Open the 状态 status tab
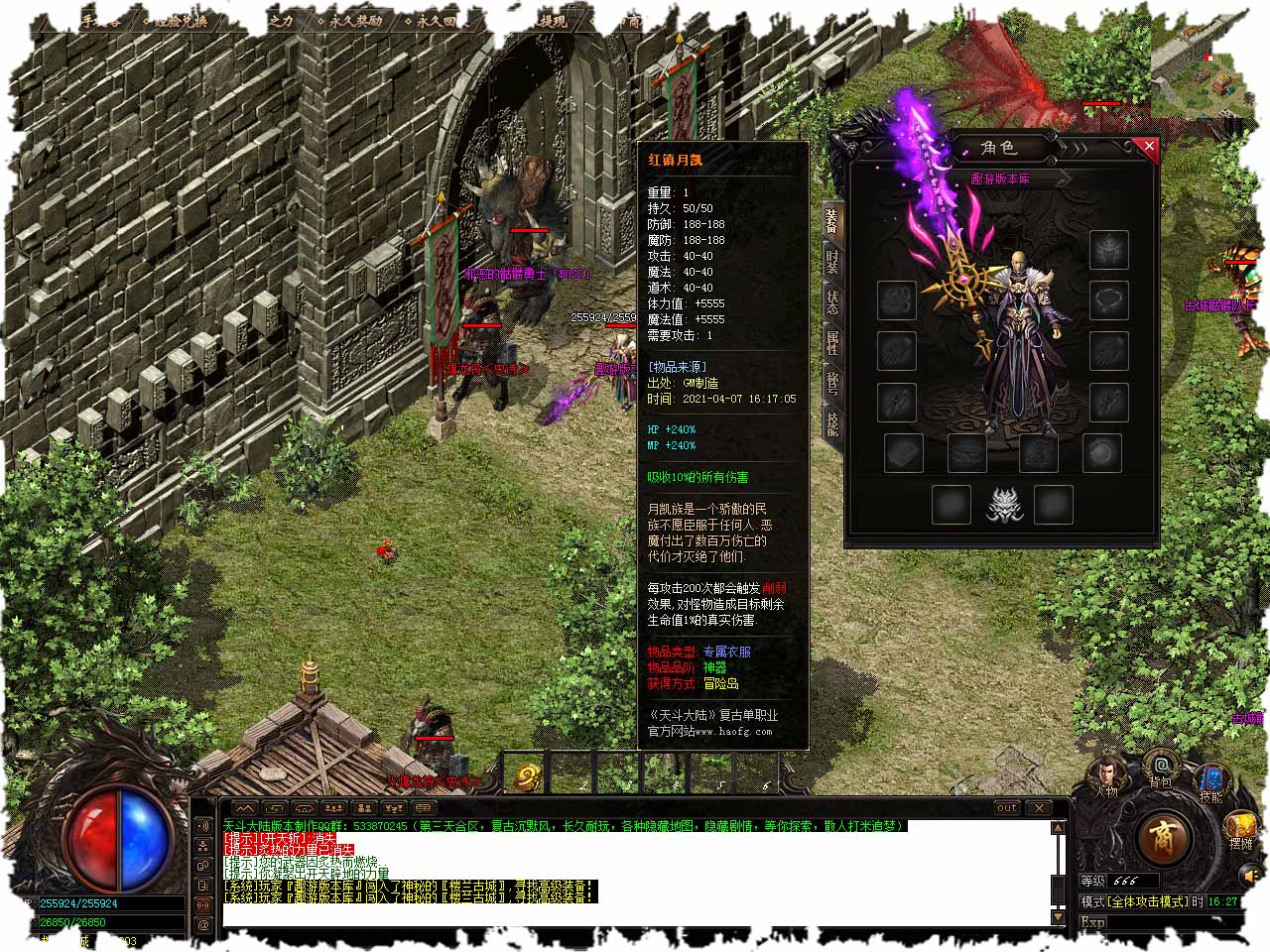 coord(832,300)
